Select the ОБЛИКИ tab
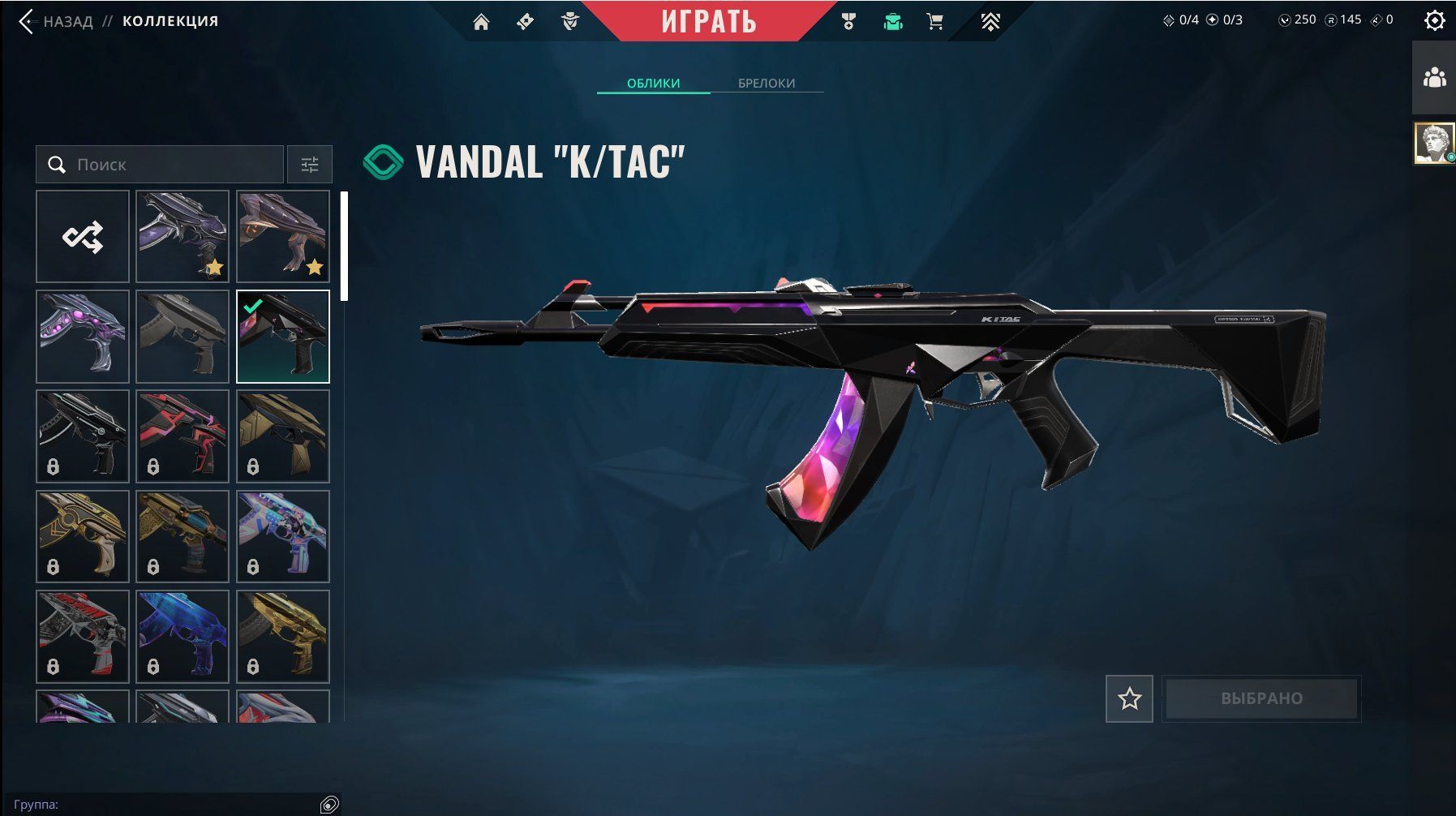 pos(653,83)
